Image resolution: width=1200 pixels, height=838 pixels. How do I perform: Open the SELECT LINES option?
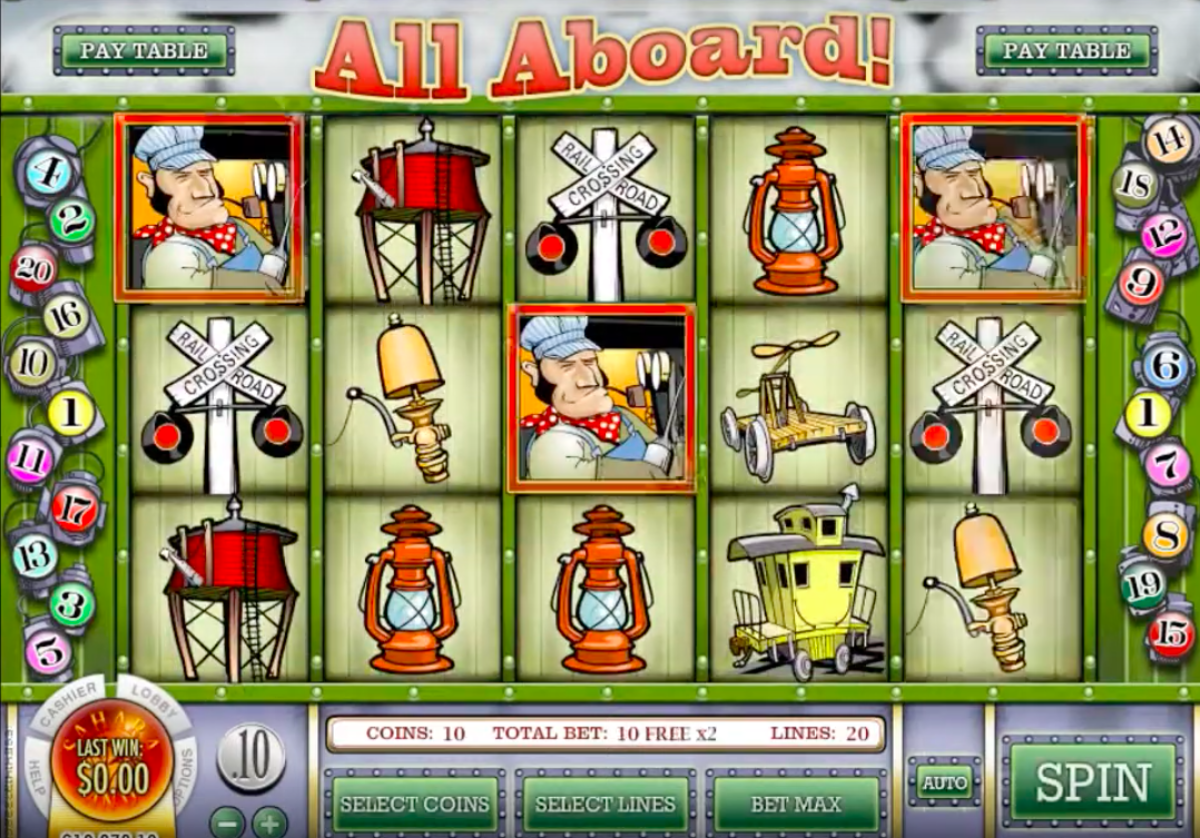(604, 804)
